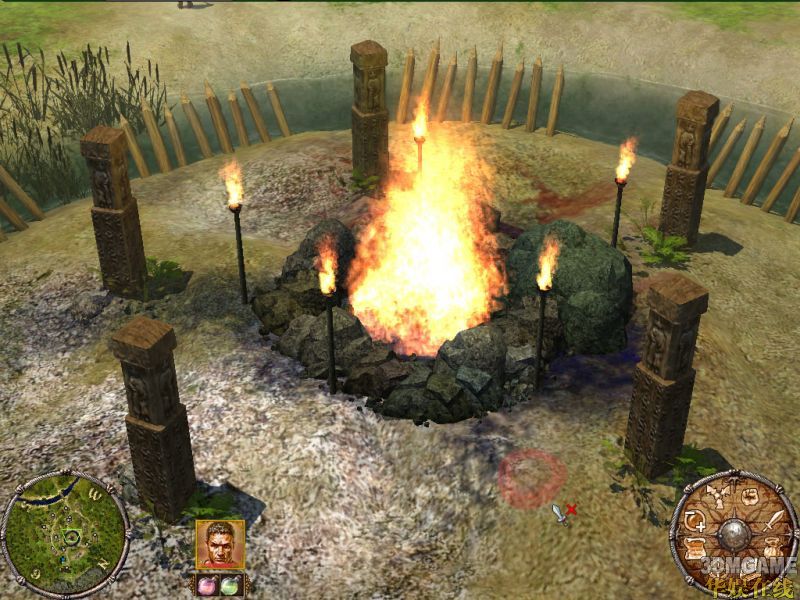Select the sword attack command

coord(774,519)
